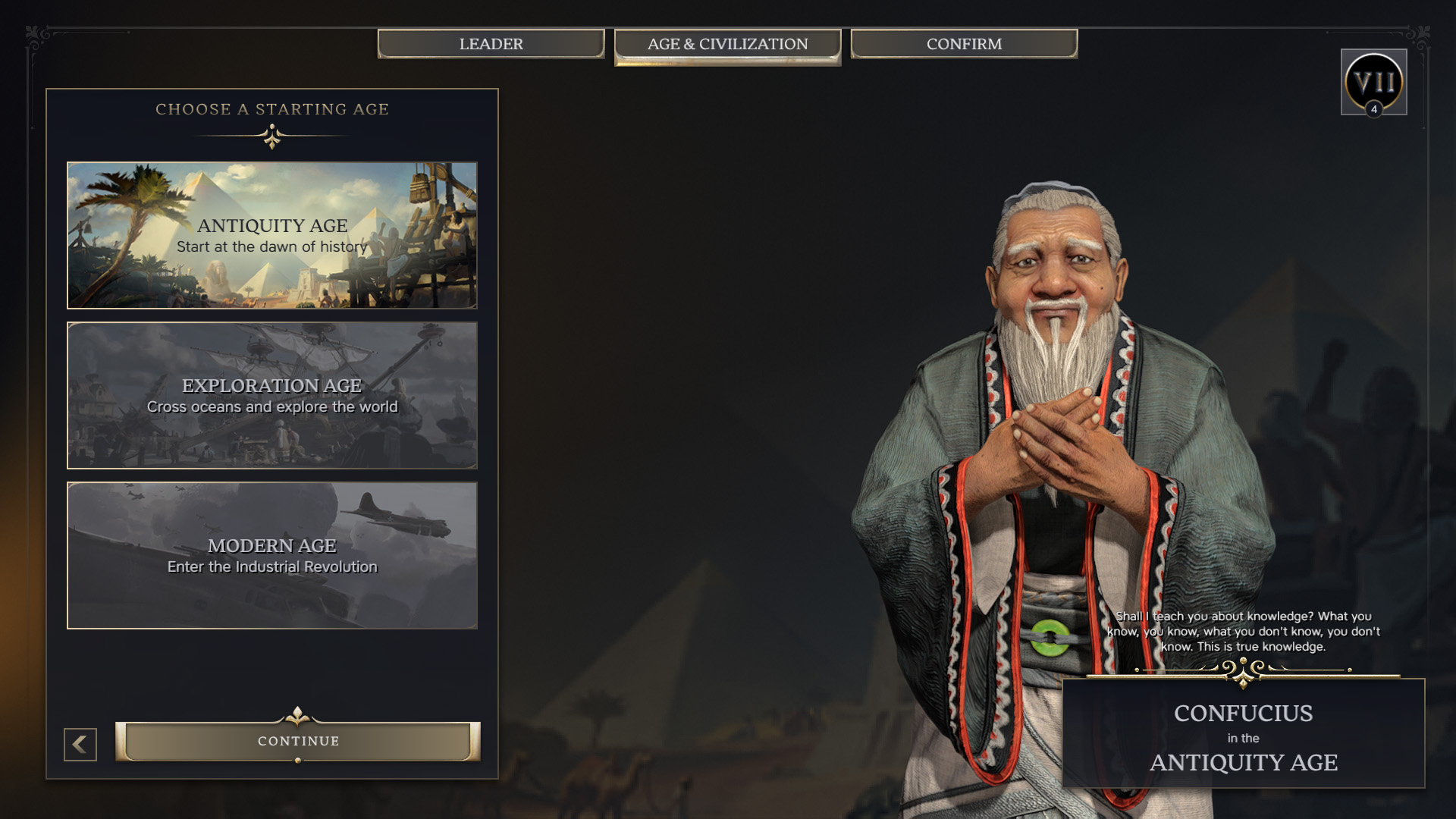Select the Exploration Age option
The width and height of the screenshot is (1456, 819).
pyautogui.click(x=272, y=395)
